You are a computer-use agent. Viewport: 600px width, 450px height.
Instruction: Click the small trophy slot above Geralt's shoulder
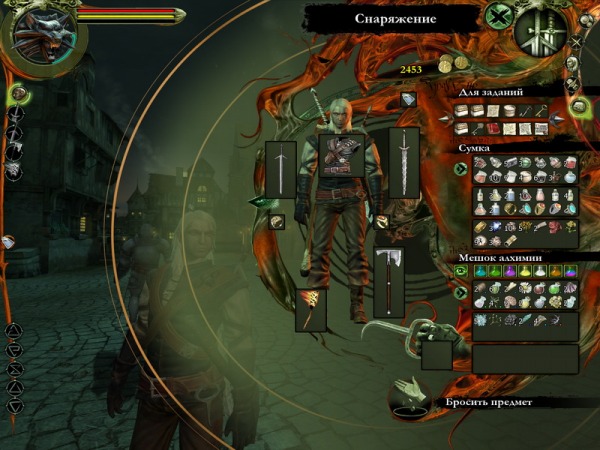(408, 100)
